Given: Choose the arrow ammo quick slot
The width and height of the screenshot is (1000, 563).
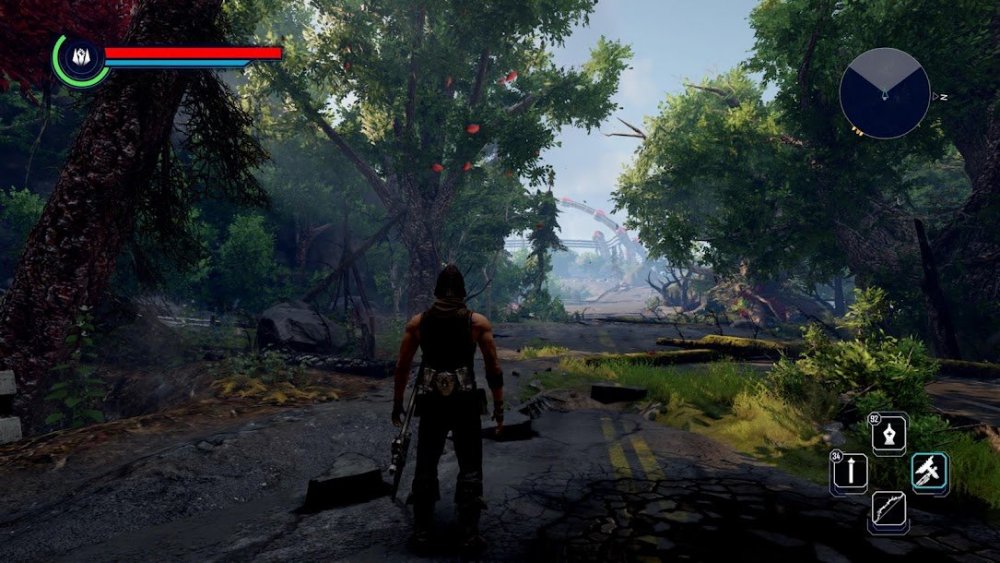Looking at the screenshot, I should coord(849,471).
